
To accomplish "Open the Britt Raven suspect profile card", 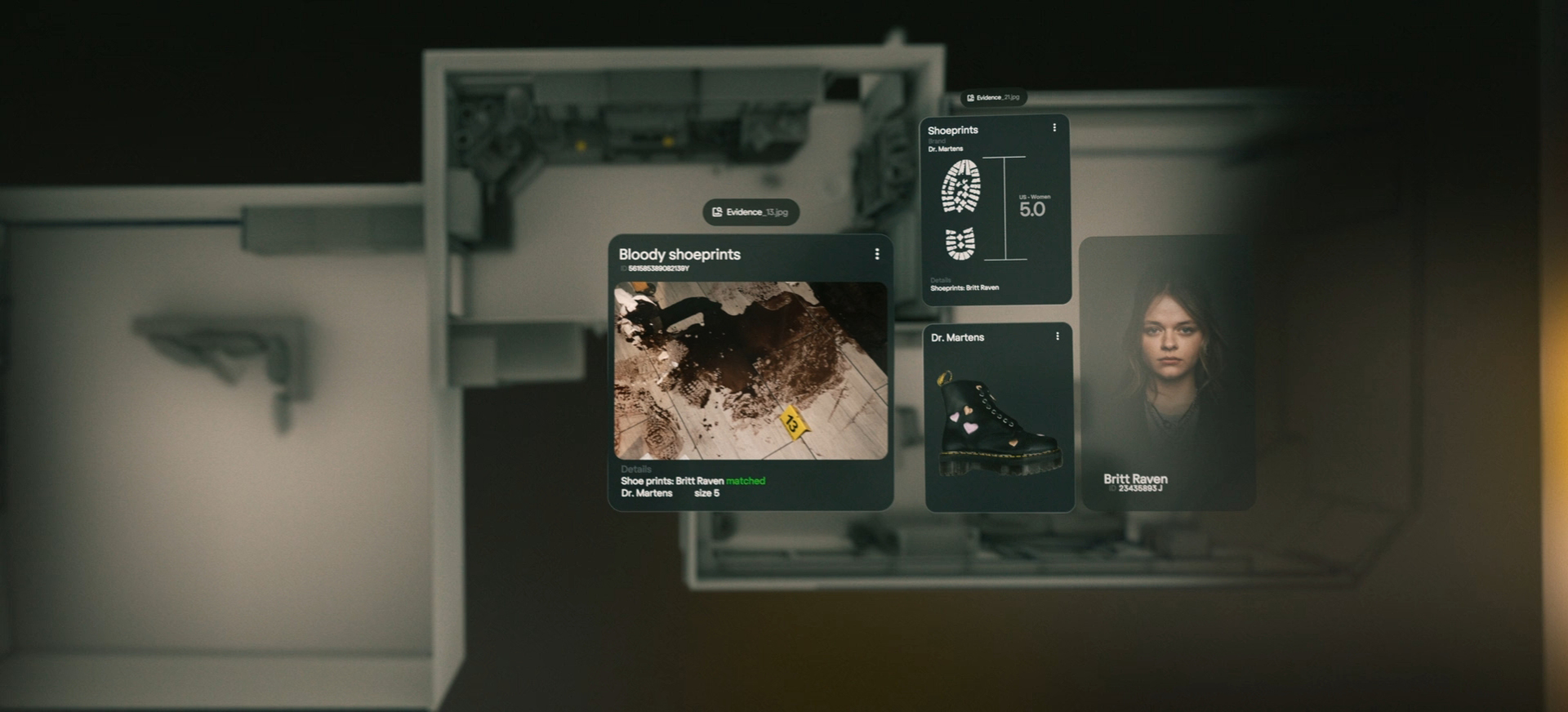I will click(1167, 373).
